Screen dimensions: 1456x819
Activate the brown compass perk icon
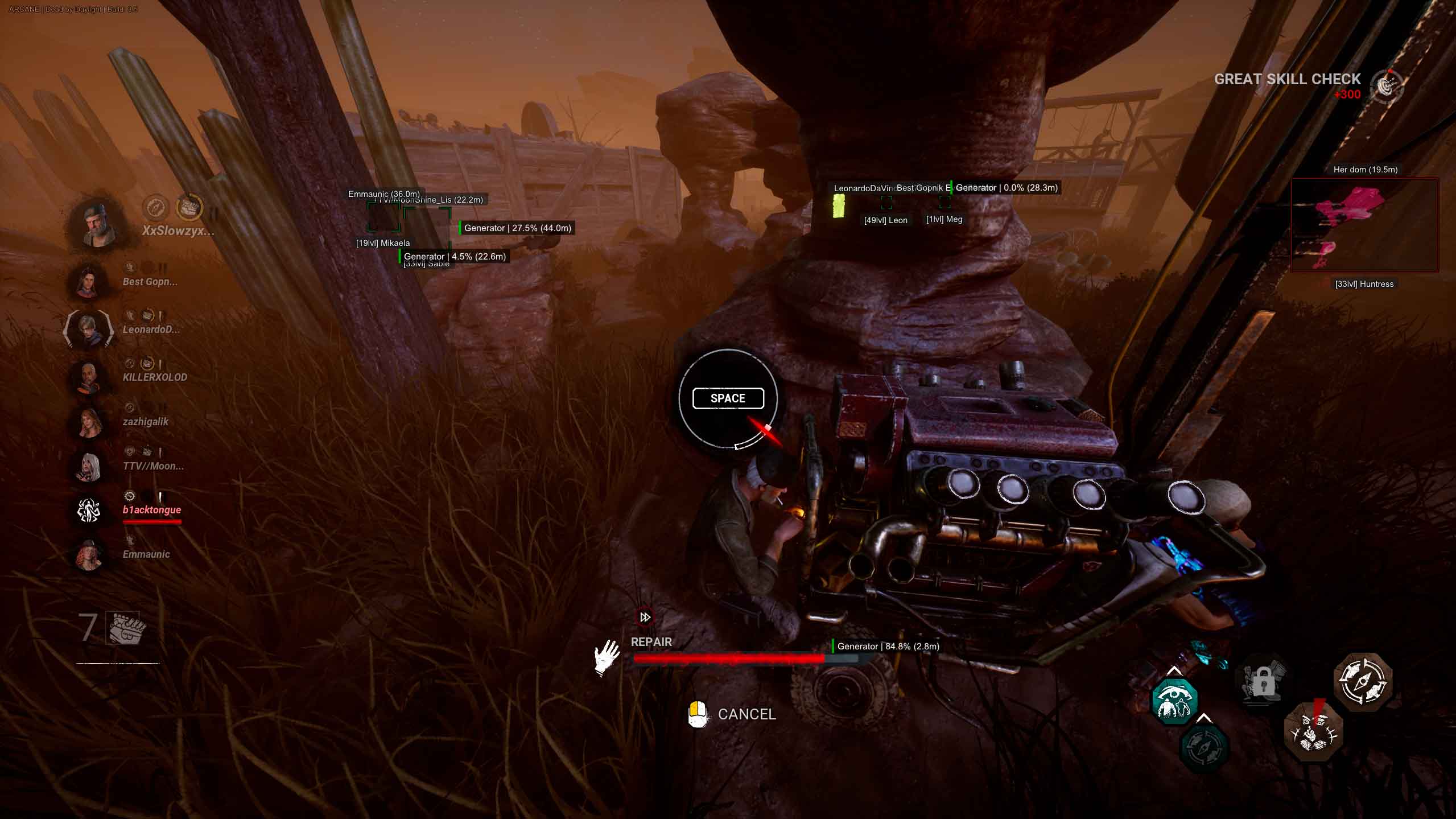click(x=1363, y=681)
